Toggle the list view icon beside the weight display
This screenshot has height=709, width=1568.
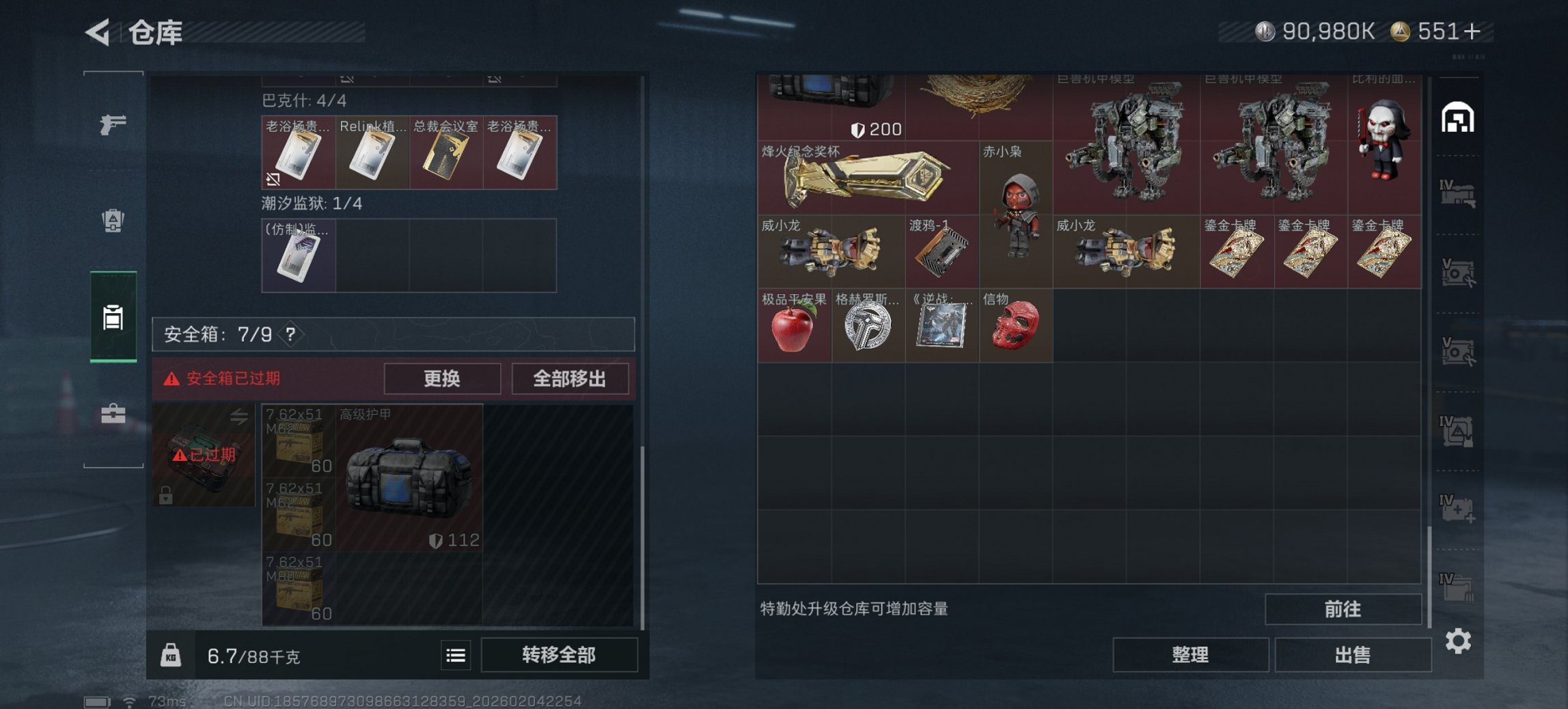(x=454, y=655)
